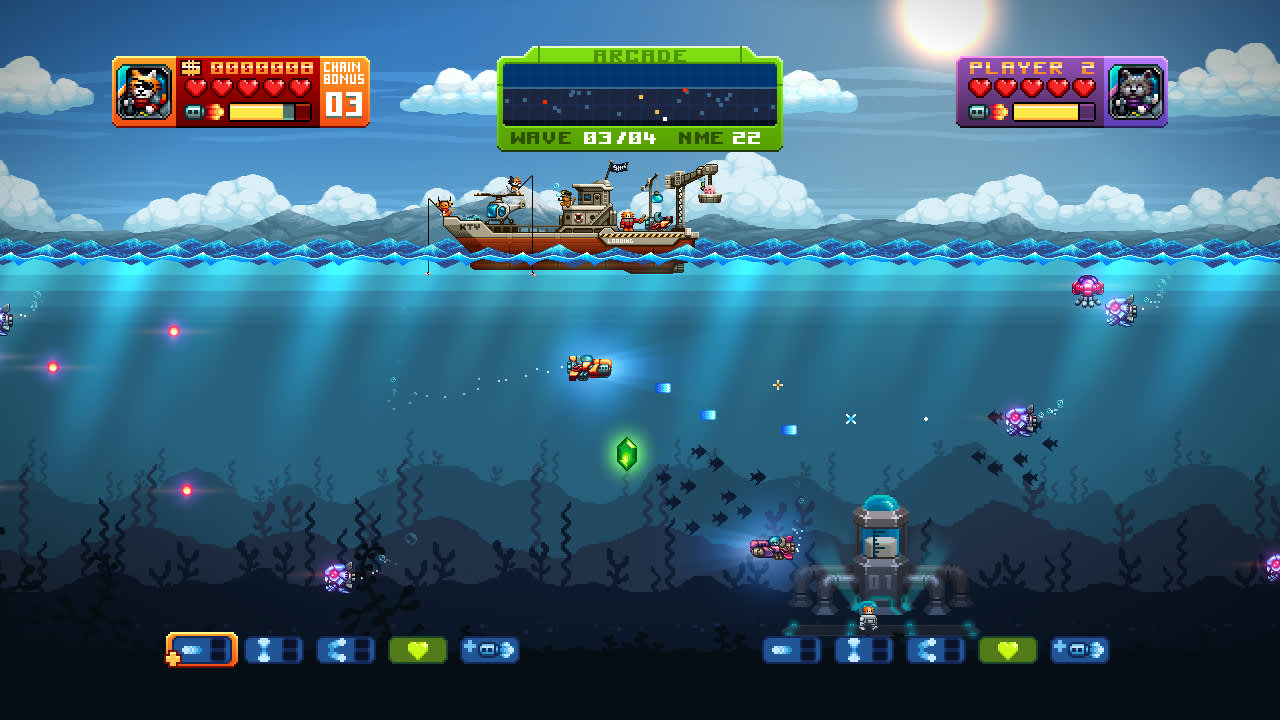Click the hourglass-shaped power-up icon

(274, 649)
